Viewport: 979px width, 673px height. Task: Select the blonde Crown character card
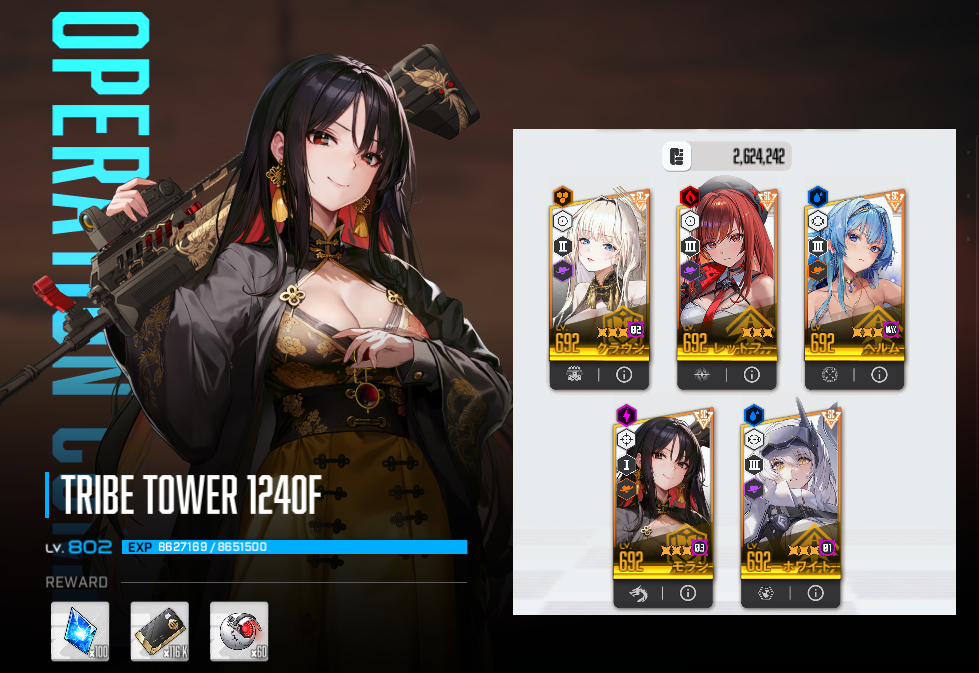(x=598, y=275)
